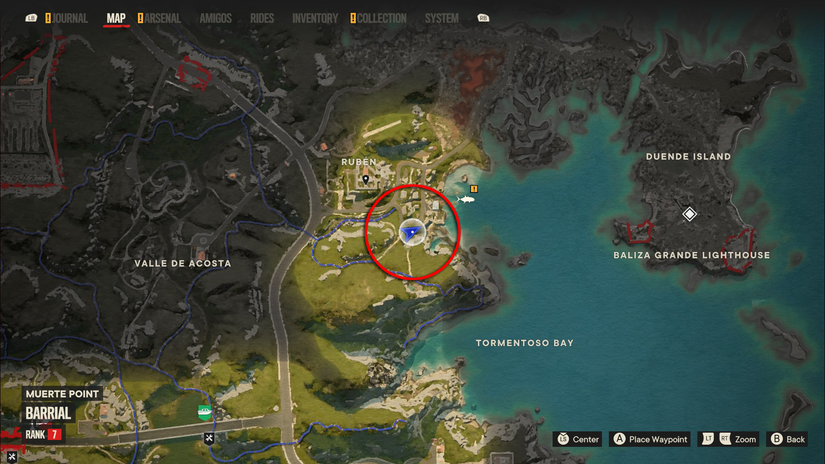This screenshot has height=464, width=825.
Task: Show the Collection tab
Action: point(382,18)
